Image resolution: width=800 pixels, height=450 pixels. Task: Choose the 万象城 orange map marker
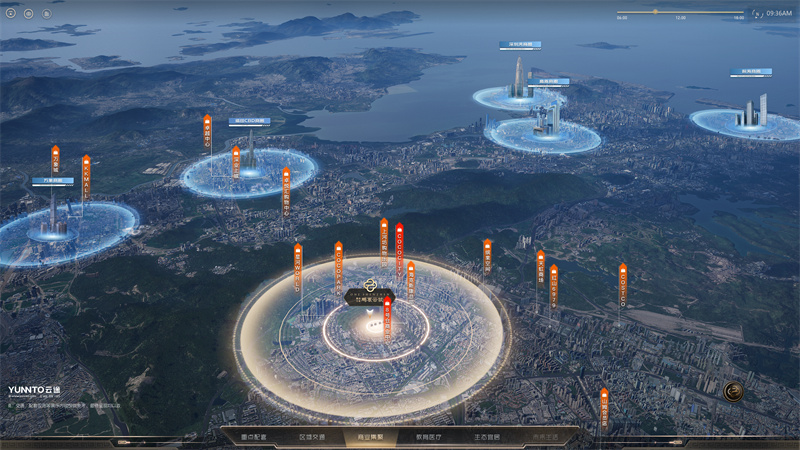(x=56, y=163)
